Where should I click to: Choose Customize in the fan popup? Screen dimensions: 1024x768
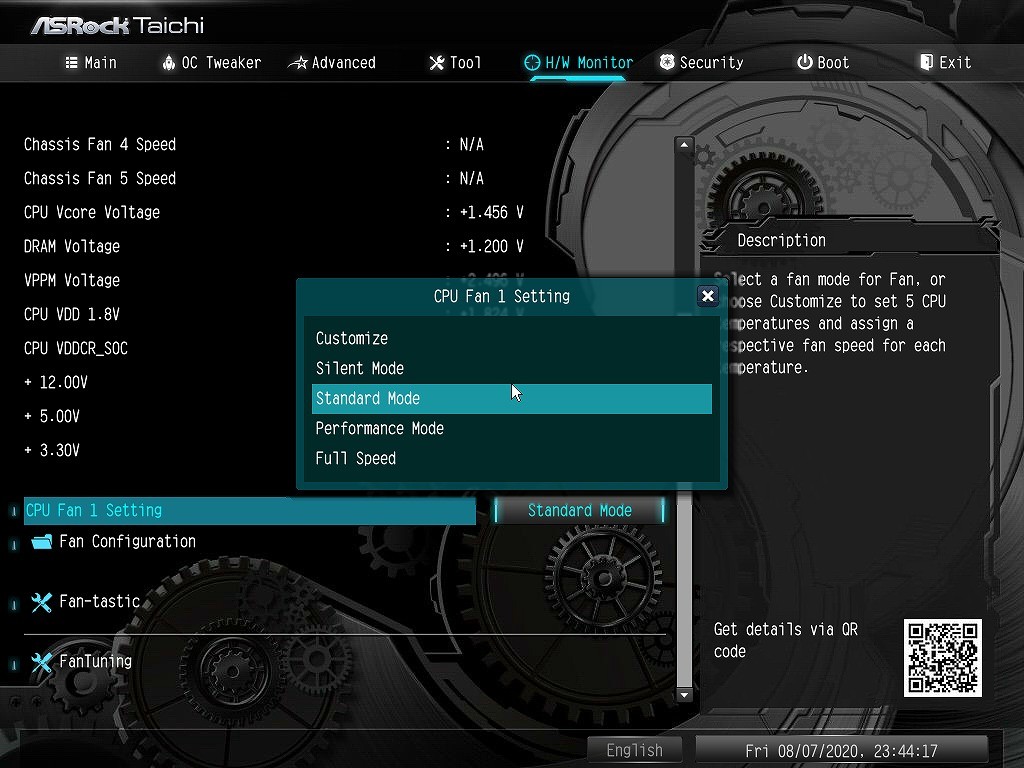(x=352, y=338)
